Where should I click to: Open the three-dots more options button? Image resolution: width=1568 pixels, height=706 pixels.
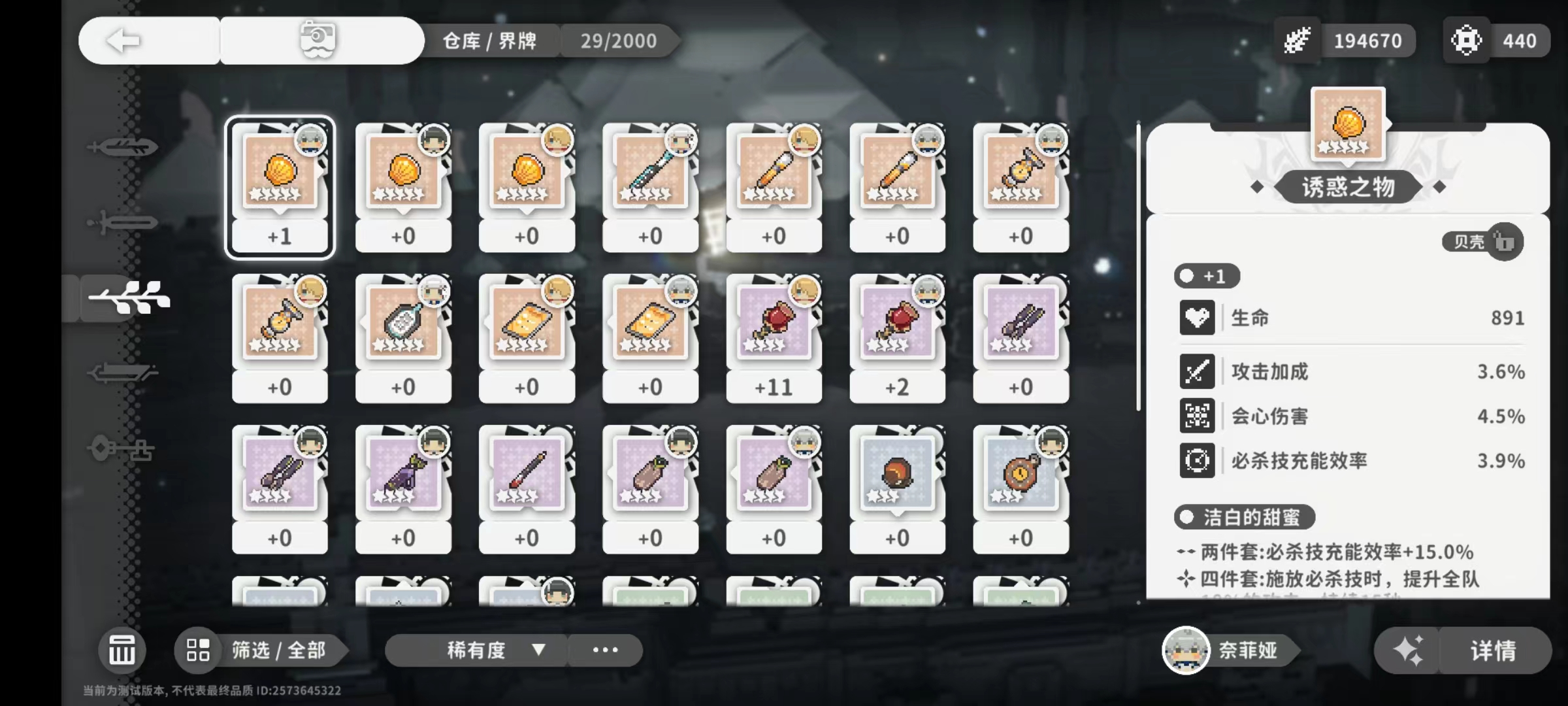(x=605, y=650)
